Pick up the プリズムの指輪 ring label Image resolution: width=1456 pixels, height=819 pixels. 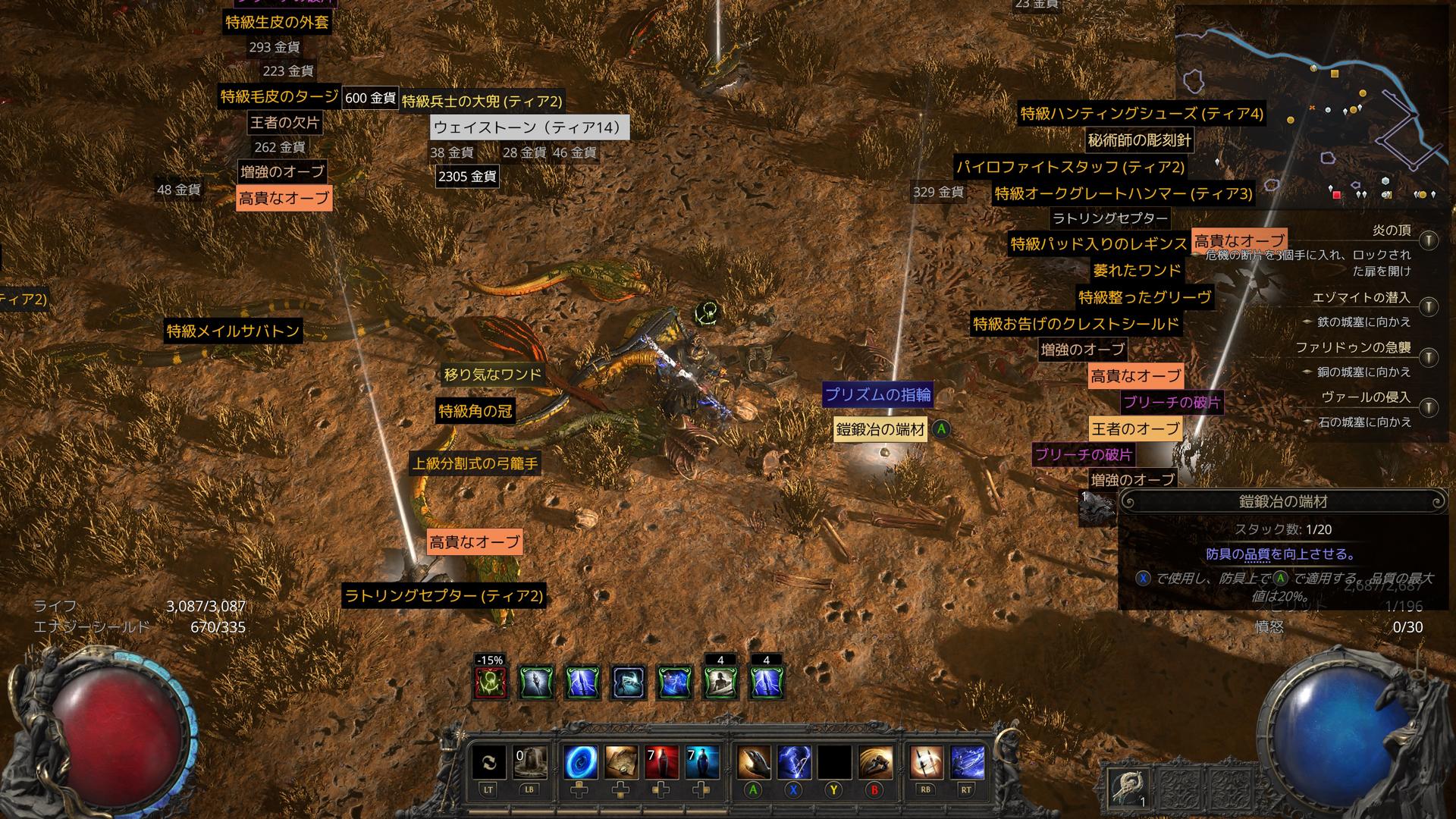click(x=877, y=394)
